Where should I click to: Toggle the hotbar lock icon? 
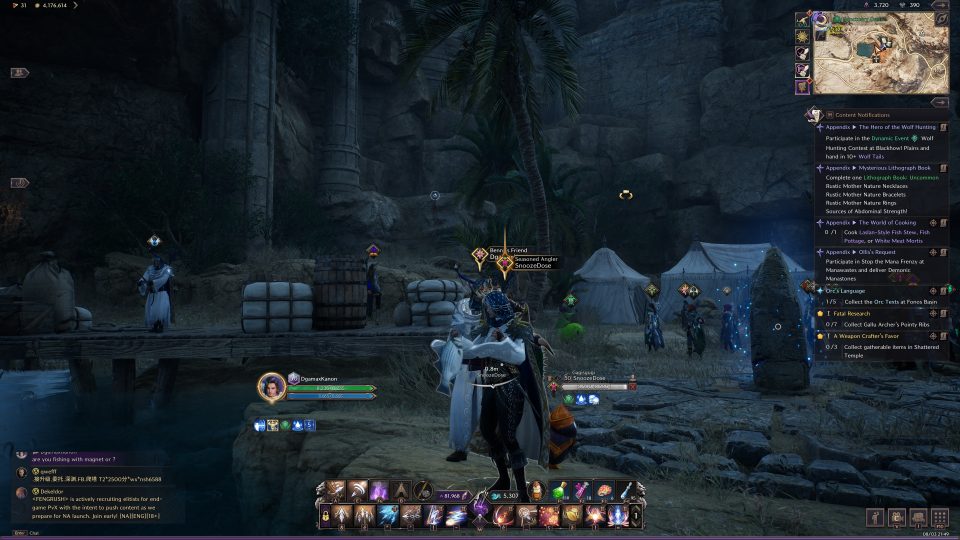[x=326, y=515]
